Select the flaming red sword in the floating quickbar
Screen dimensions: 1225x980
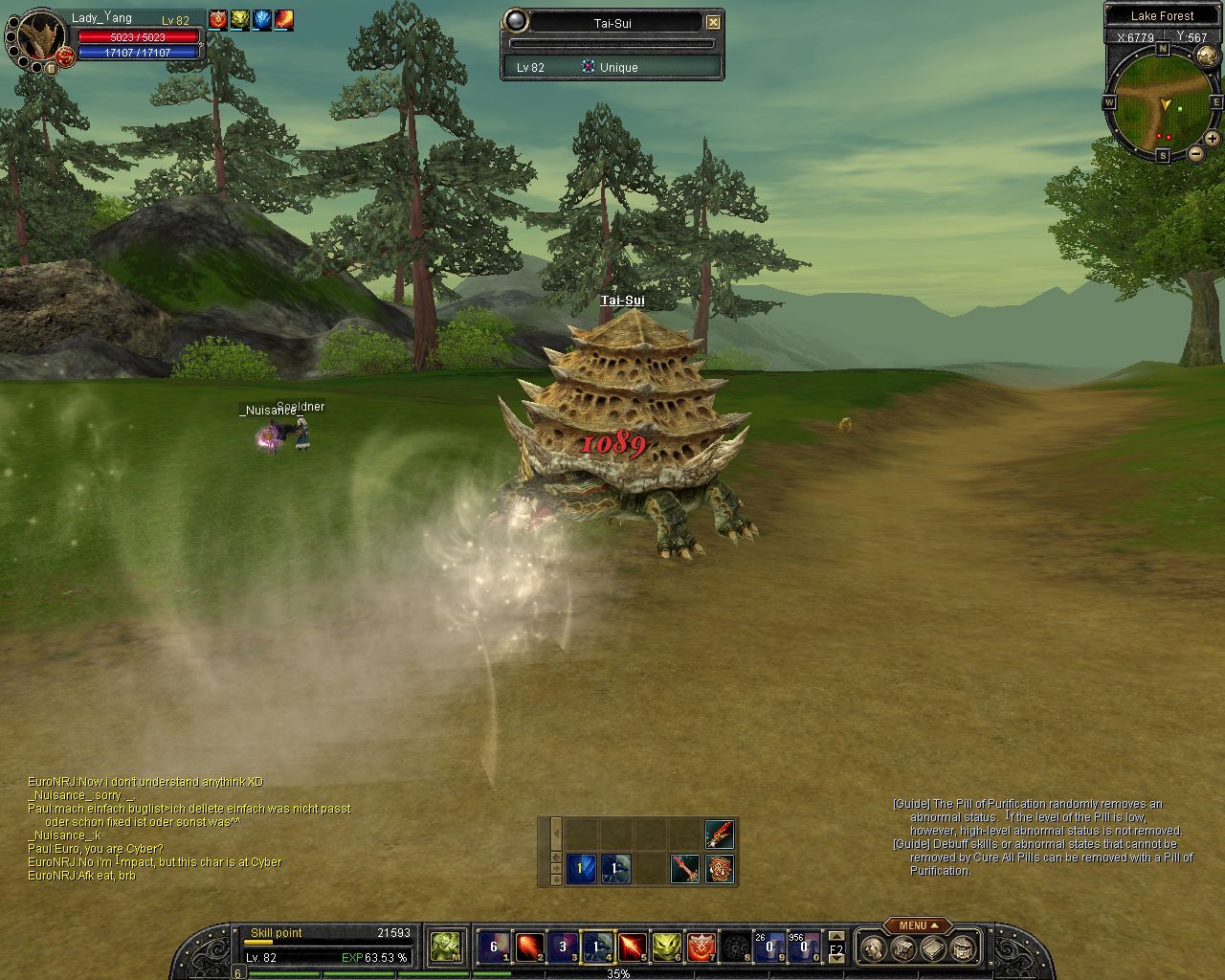pyautogui.click(x=720, y=834)
